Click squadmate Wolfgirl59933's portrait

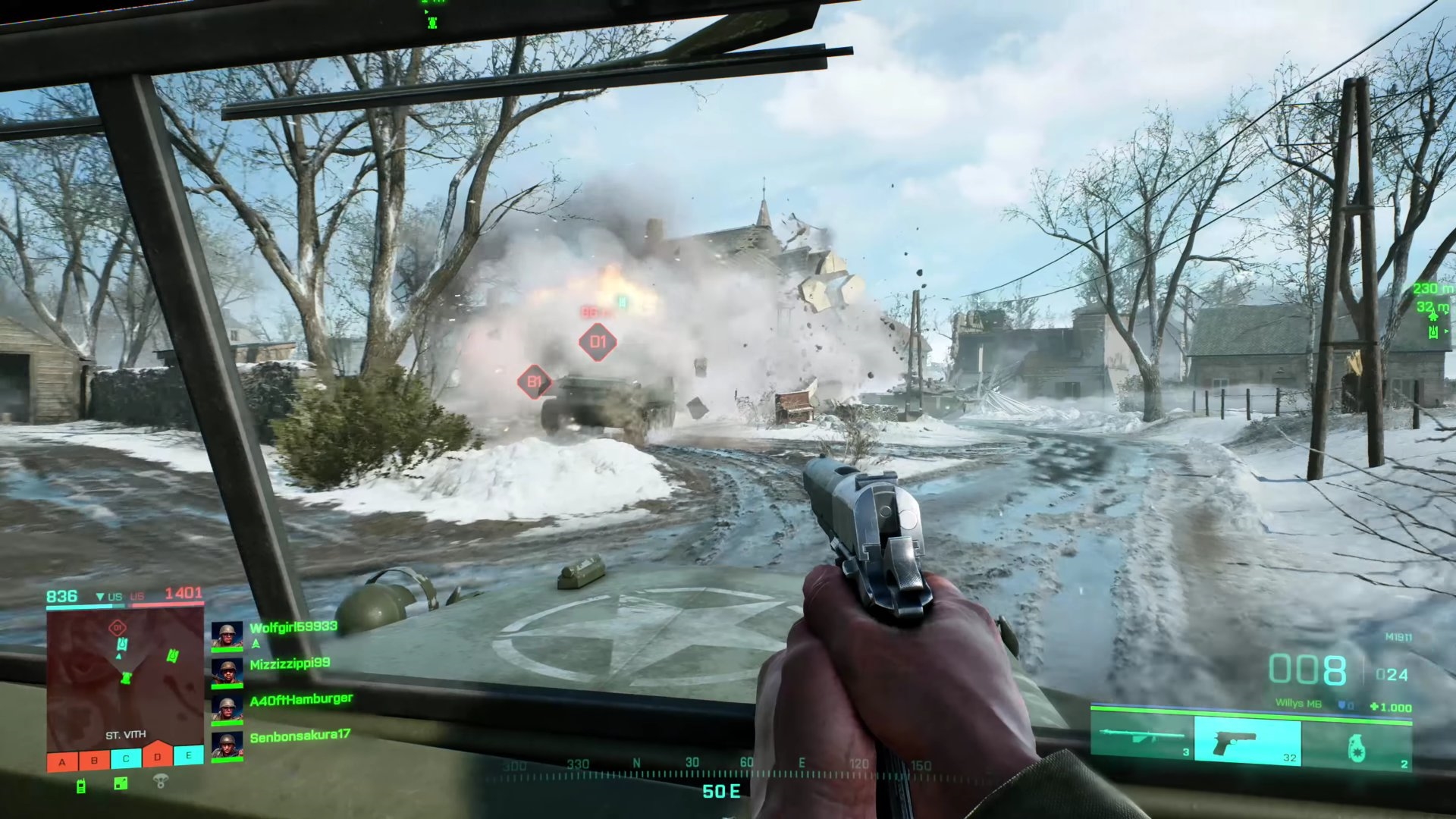point(227,635)
